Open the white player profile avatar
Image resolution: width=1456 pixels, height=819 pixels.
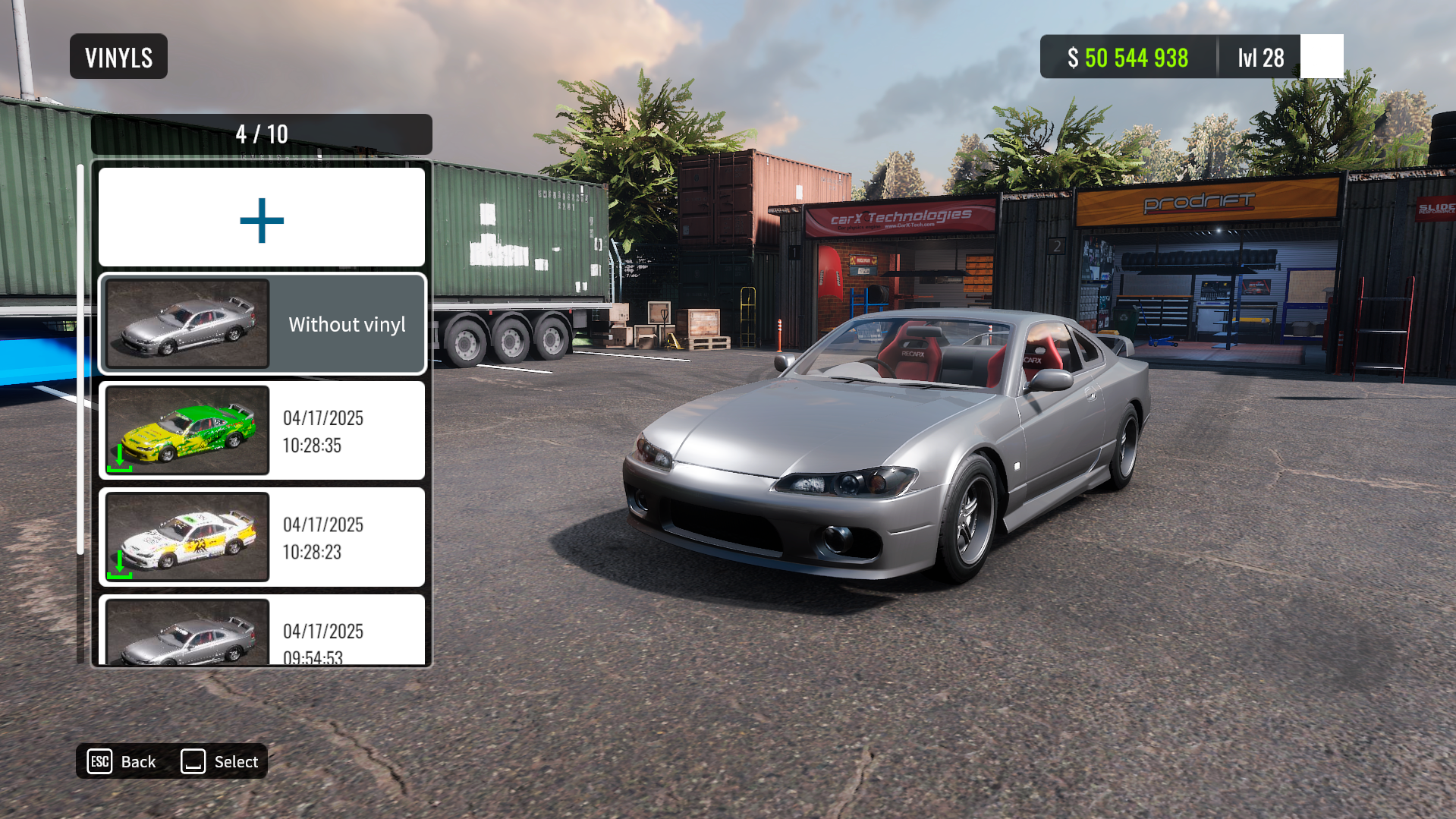(1322, 57)
